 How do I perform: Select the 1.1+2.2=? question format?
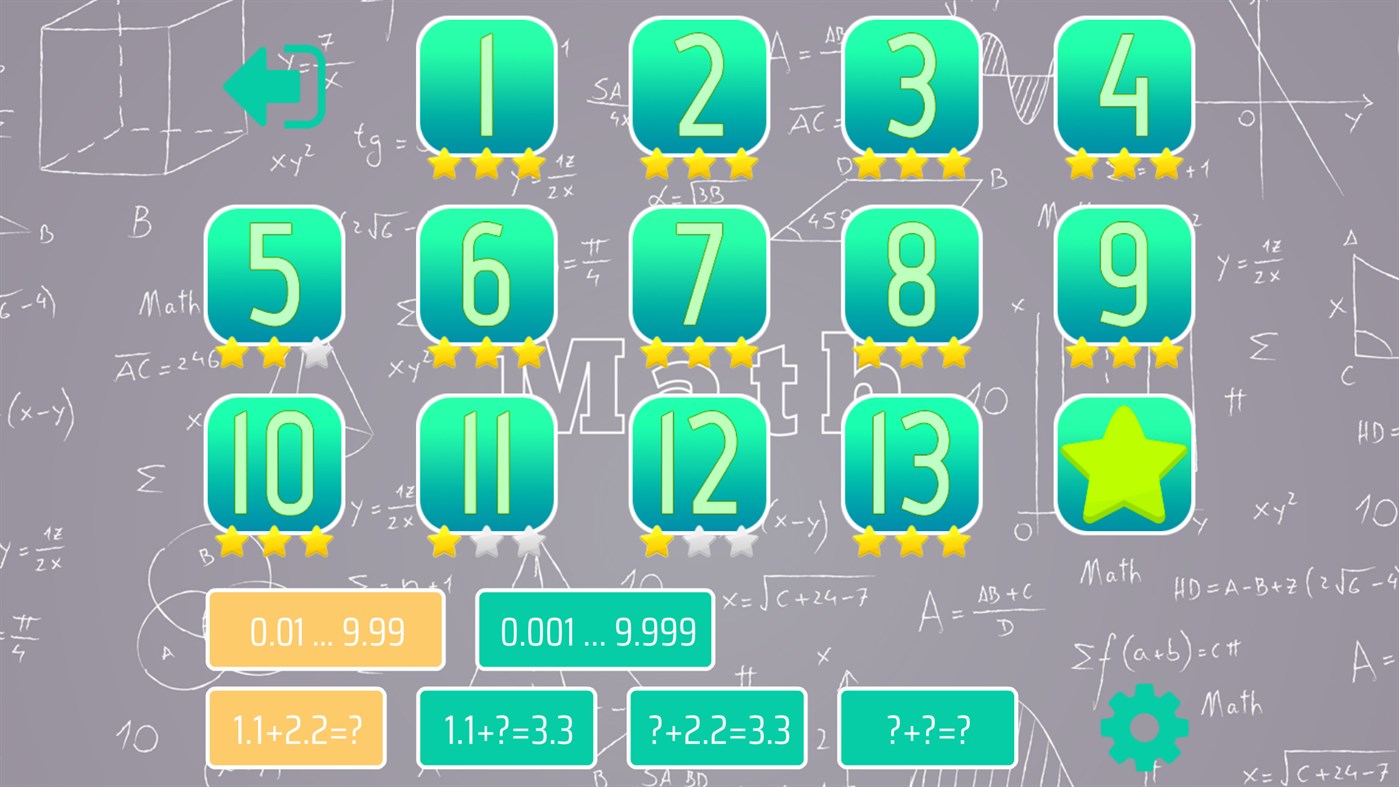(296, 728)
